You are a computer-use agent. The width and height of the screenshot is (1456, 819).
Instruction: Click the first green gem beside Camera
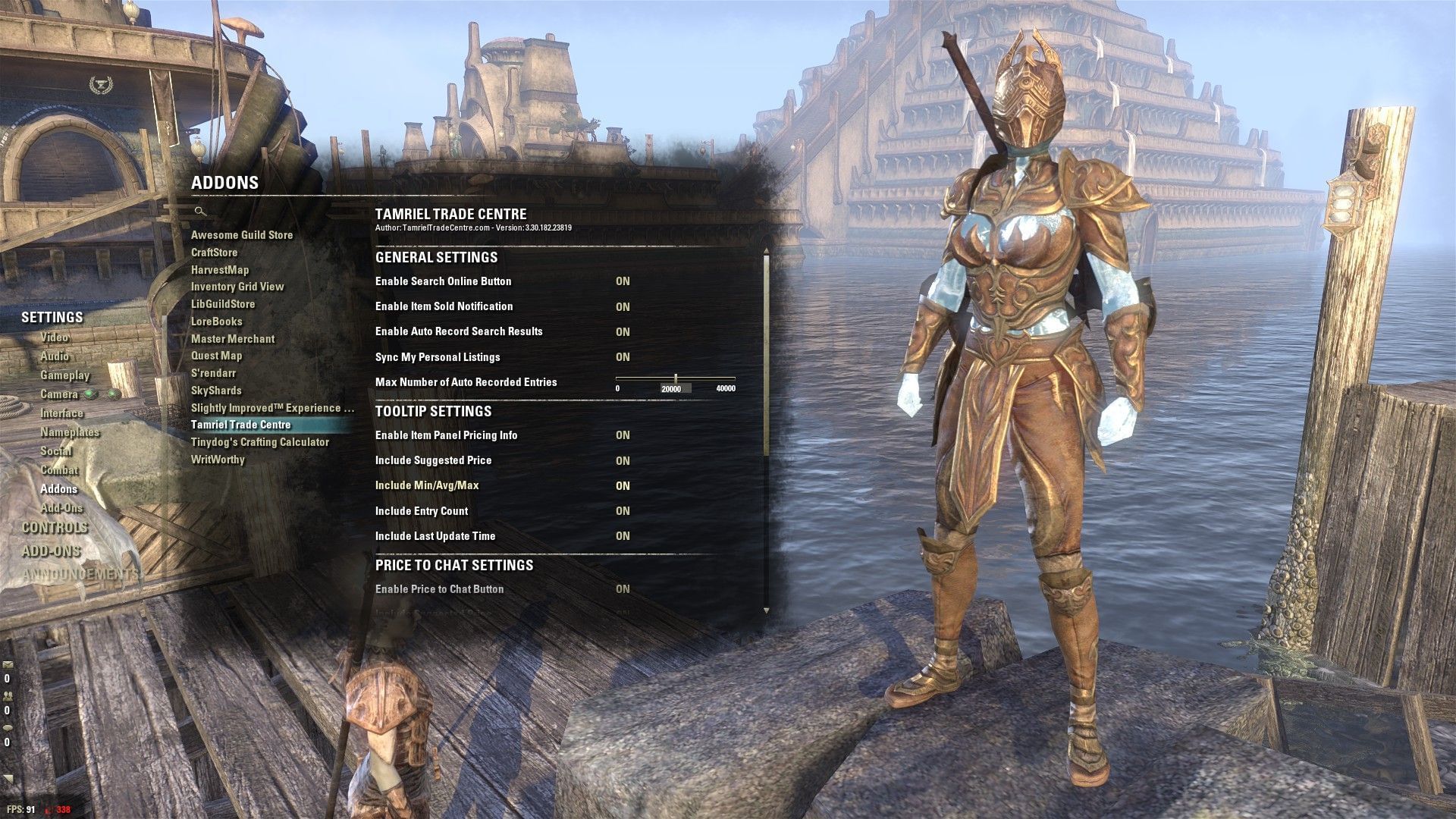tap(92, 394)
